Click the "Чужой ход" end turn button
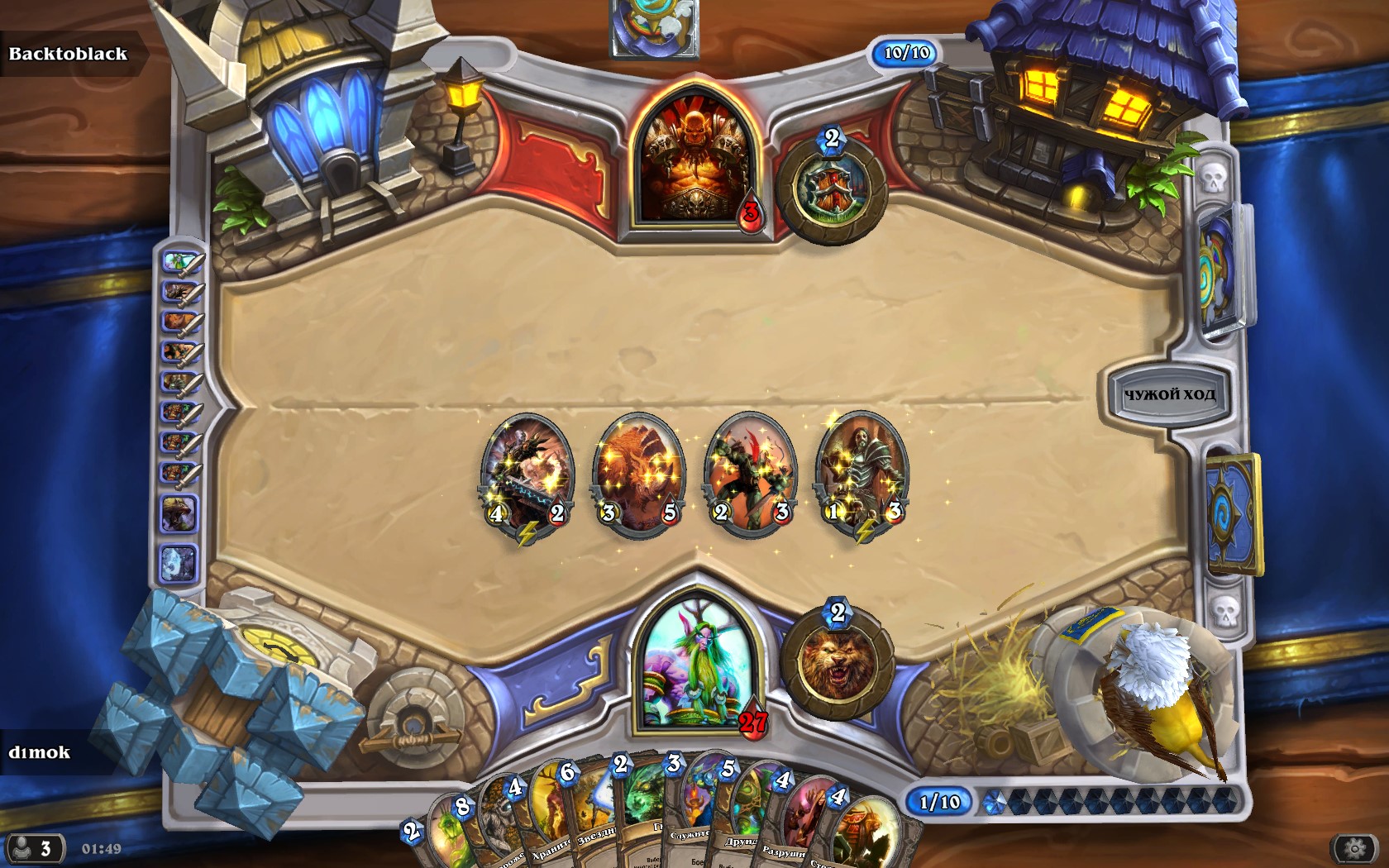This screenshot has height=868, width=1389. (x=1168, y=394)
